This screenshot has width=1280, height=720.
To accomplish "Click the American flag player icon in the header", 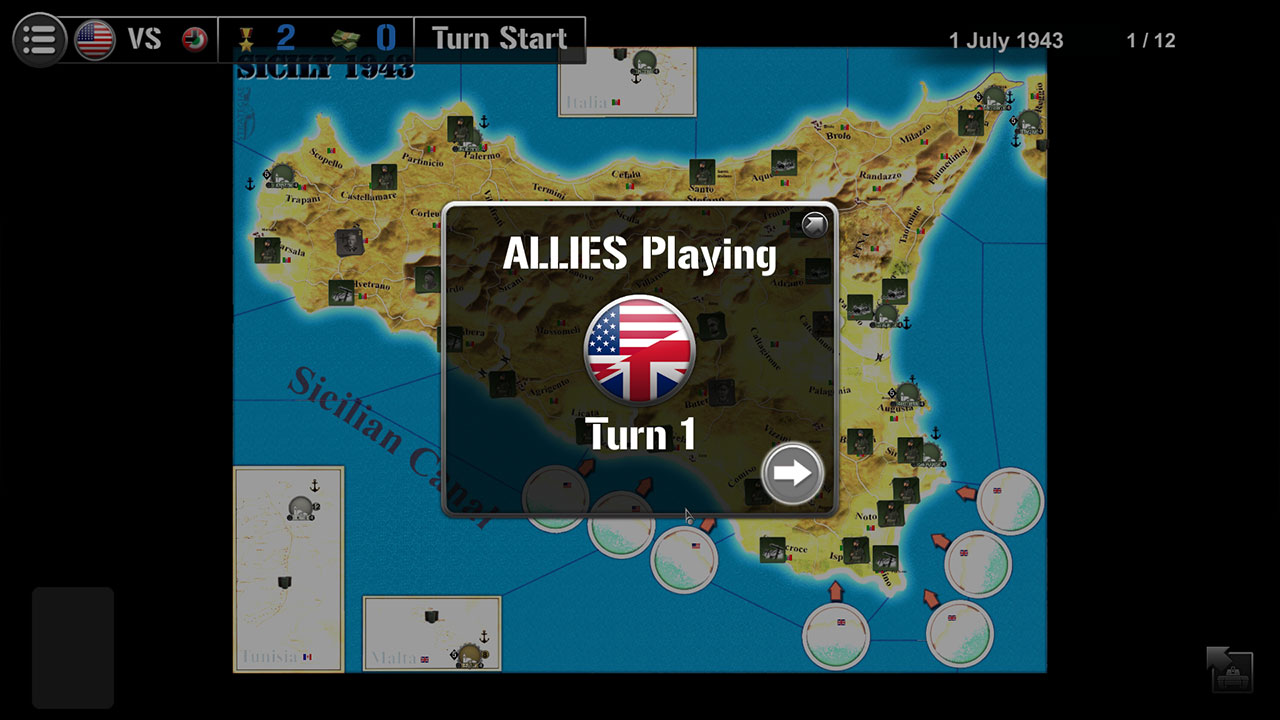I will [93, 39].
